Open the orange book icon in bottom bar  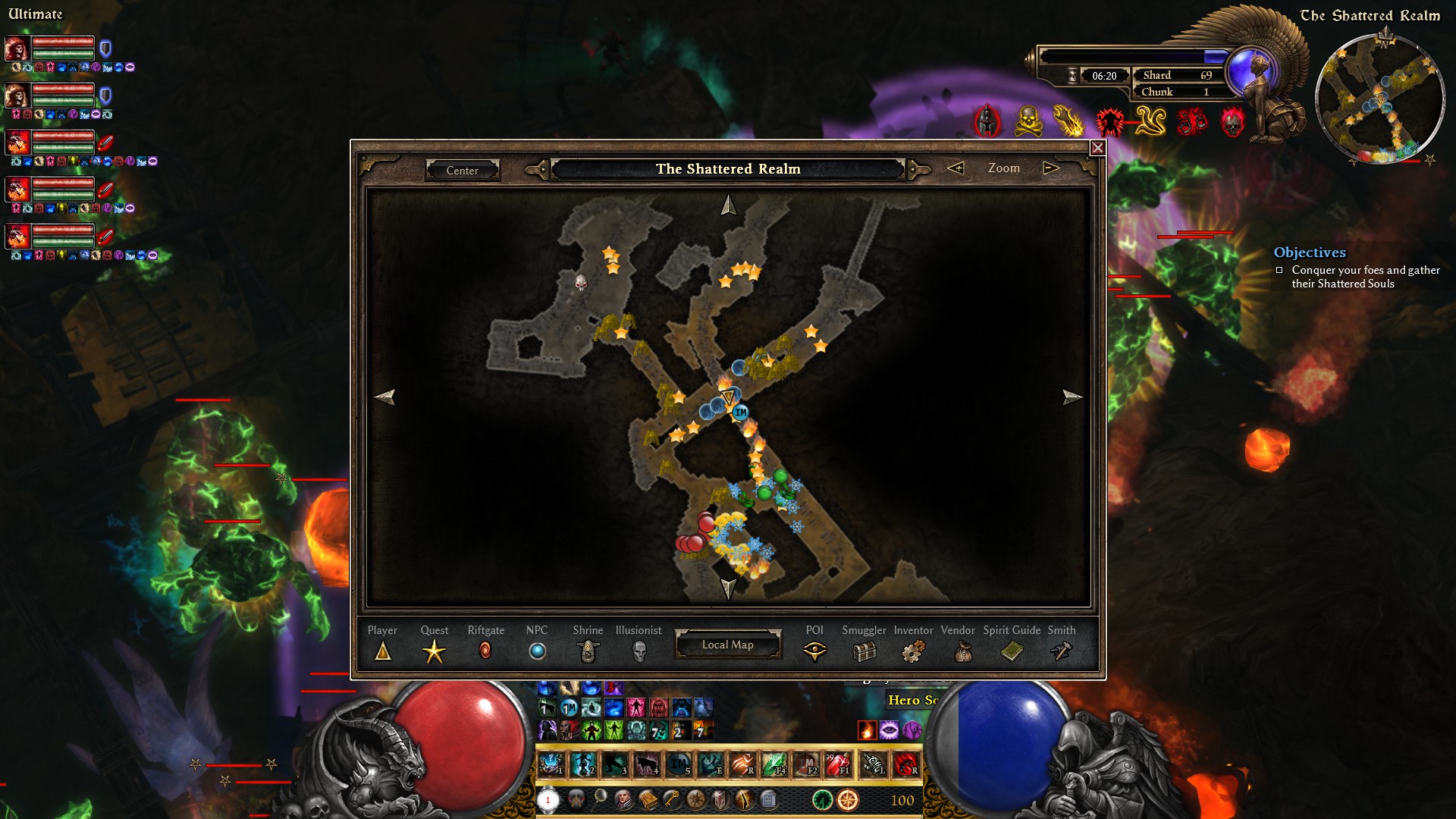pyautogui.click(x=648, y=799)
